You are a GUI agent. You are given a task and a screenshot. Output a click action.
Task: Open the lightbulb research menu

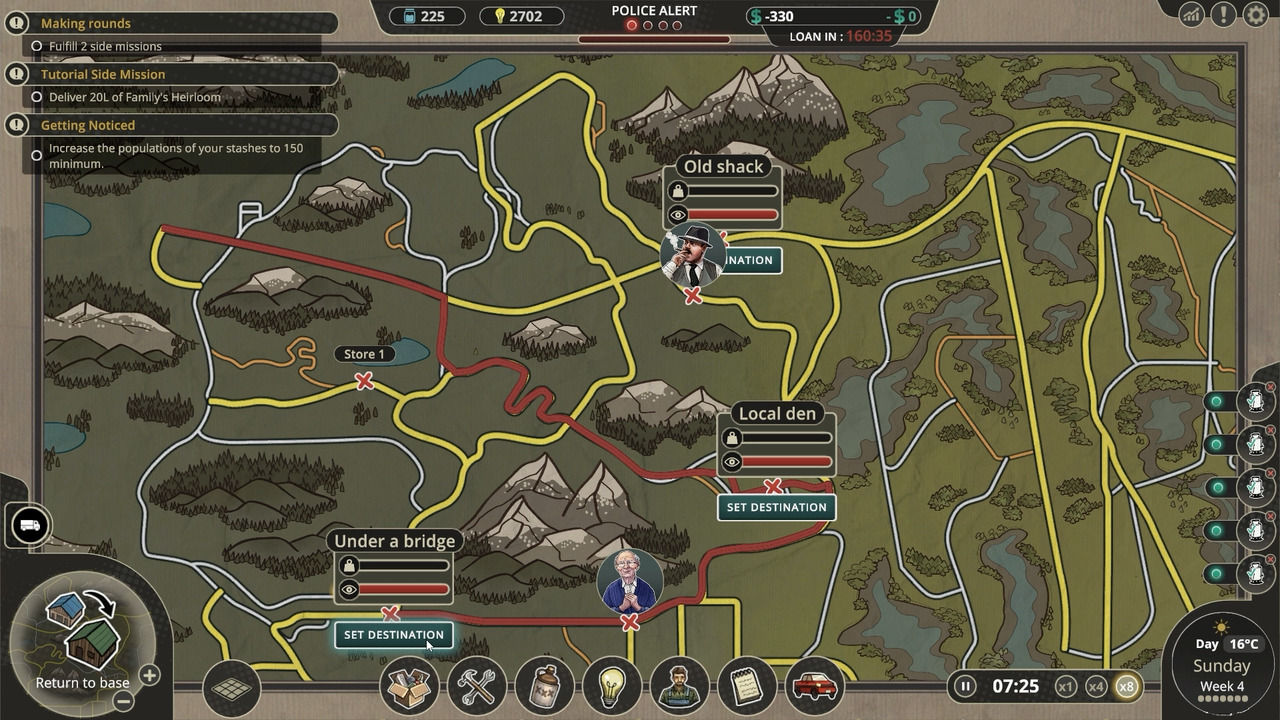[x=612, y=687]
